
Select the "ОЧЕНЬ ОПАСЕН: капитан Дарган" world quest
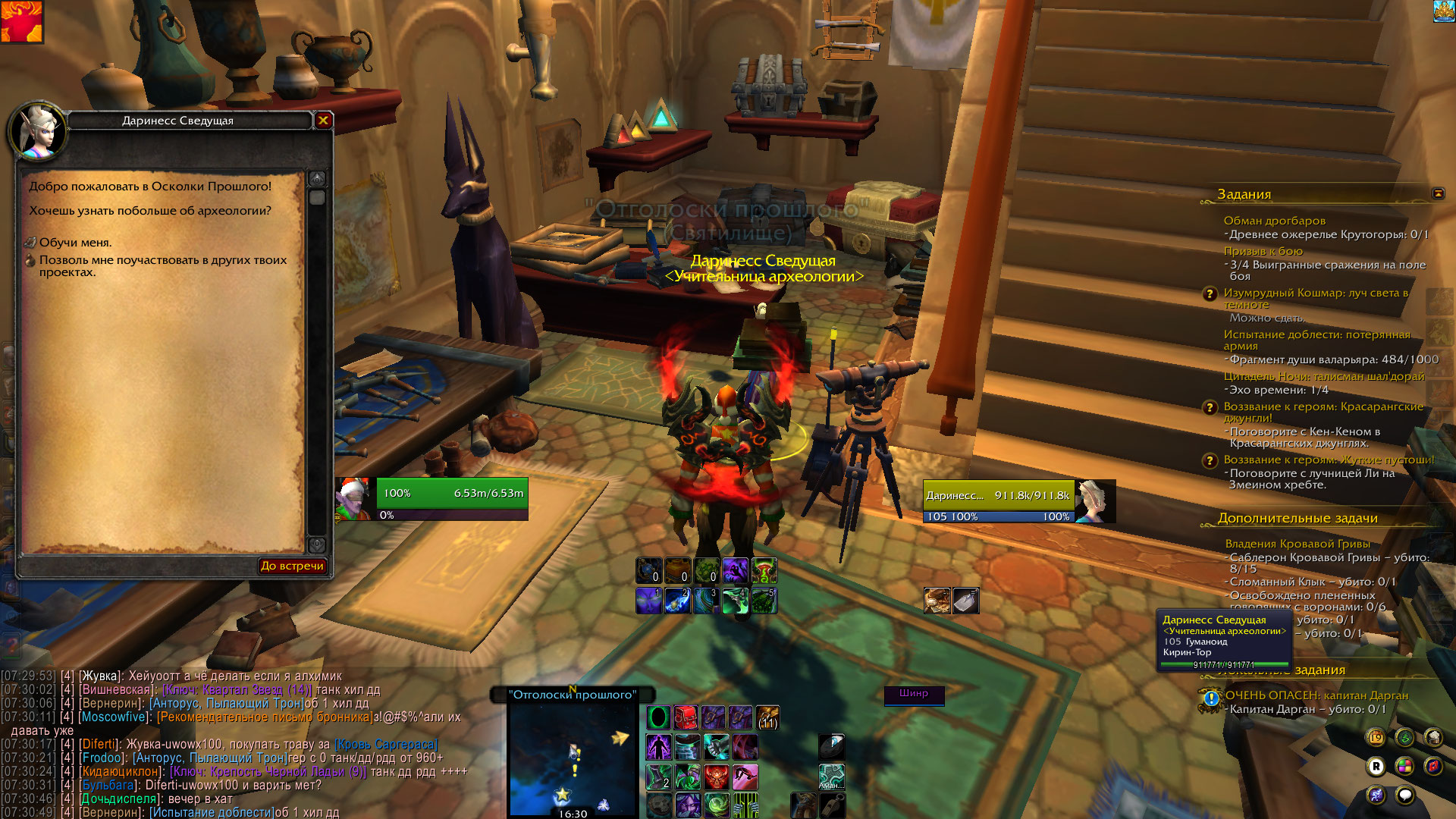click(1316, 695)
